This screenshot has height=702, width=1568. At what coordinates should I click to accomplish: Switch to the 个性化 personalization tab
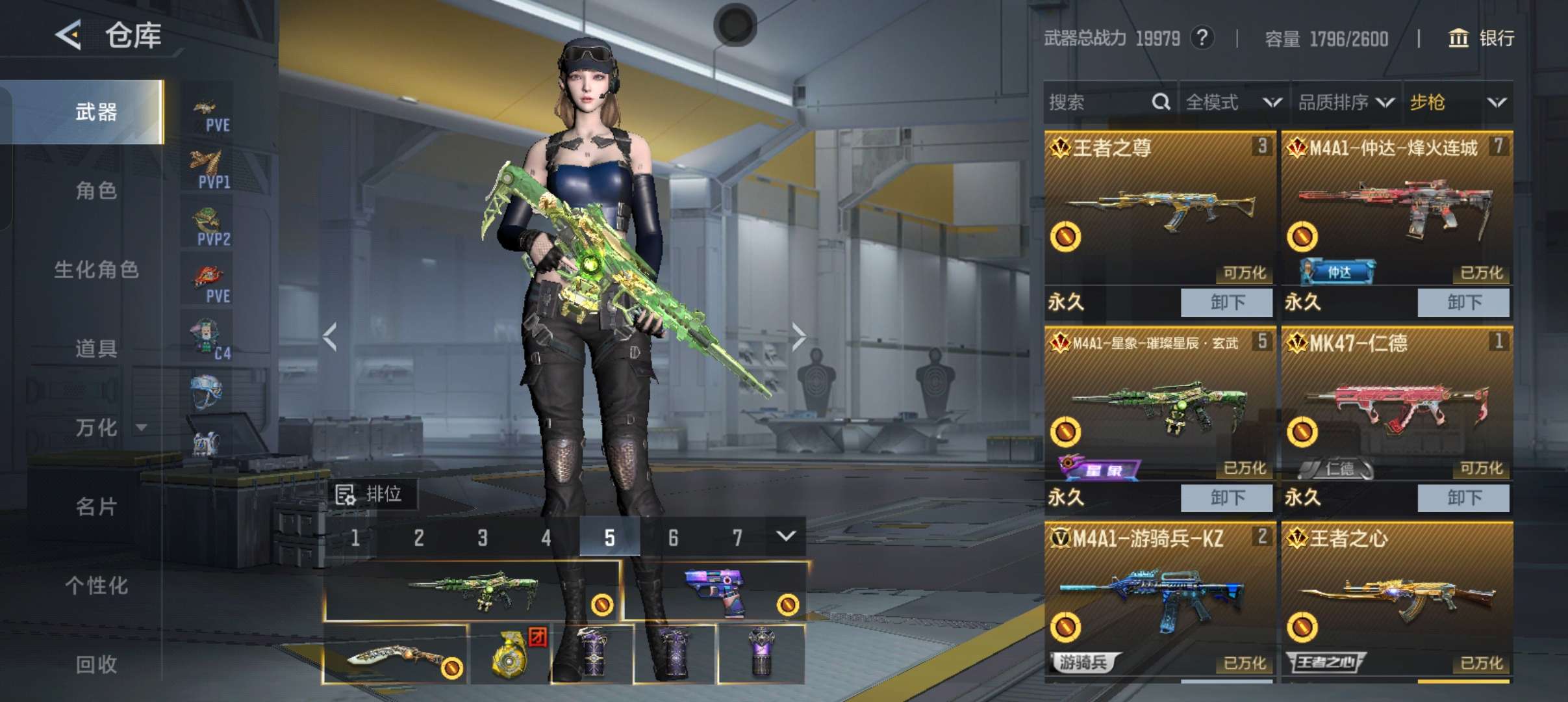(x=96, y=585)
